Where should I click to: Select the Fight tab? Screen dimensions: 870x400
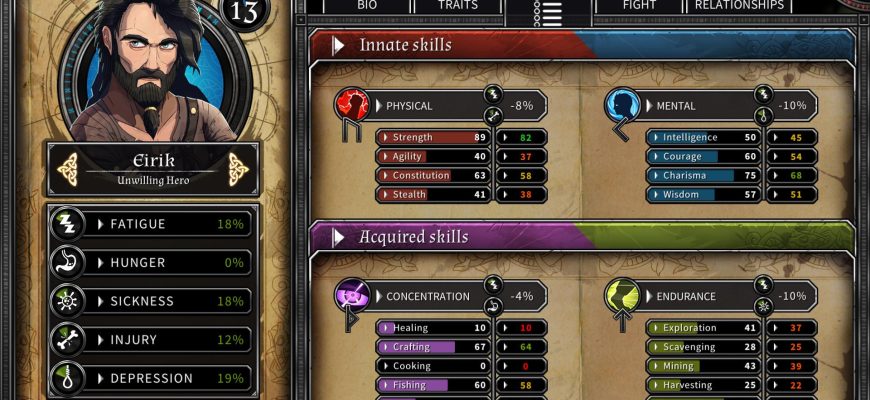(639, 6)
